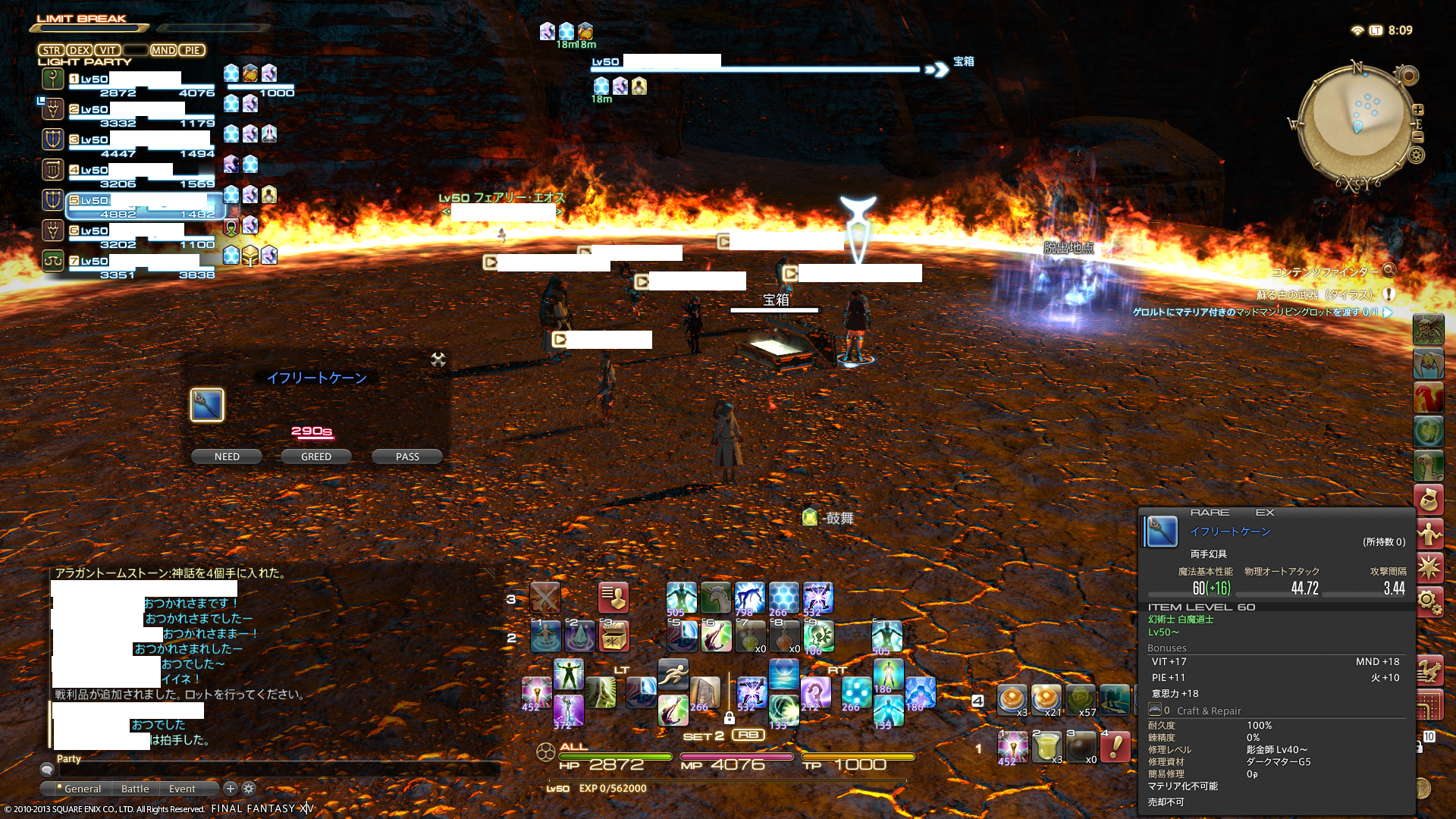Viewport: 1456px width, 819px height.
Task: Click the red exclamation mark hotbar icon
Action: coord(1116,747)
